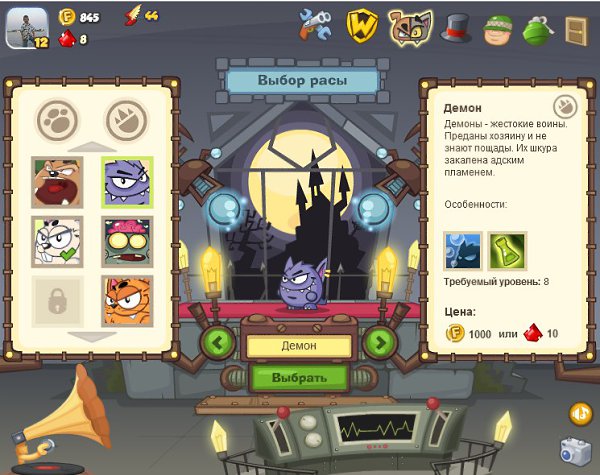The width and height of the screenshot is (600, 475).
Task: Open the top hat shop icon
Action: [x=458, y=26]
